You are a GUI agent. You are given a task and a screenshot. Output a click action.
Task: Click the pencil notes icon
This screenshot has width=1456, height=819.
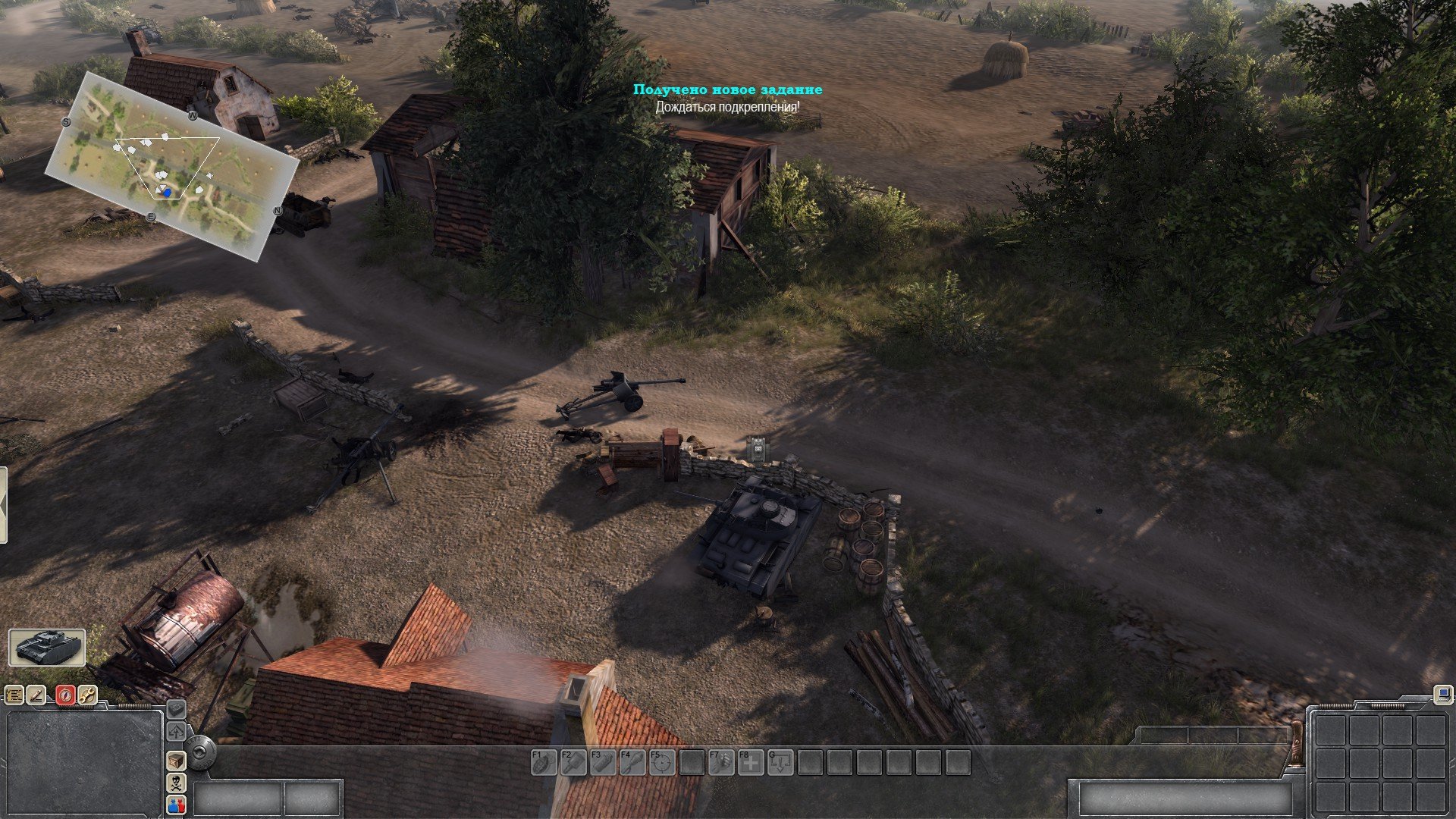coord(37,695)
